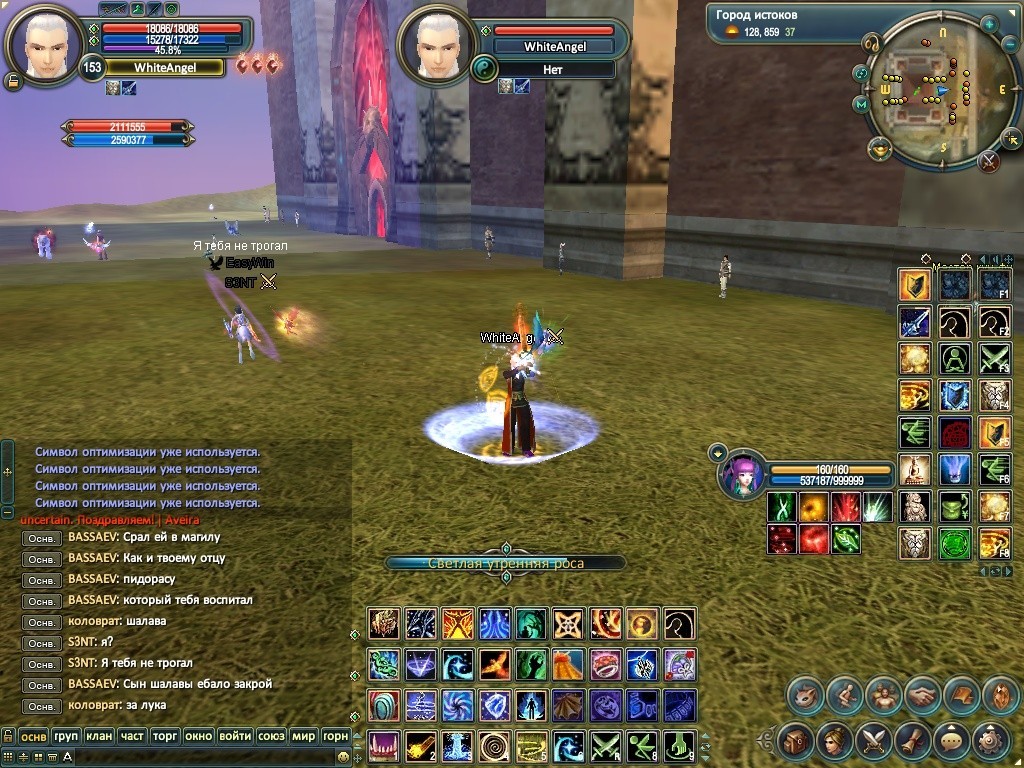Open the handshake trade/social button

922,695
